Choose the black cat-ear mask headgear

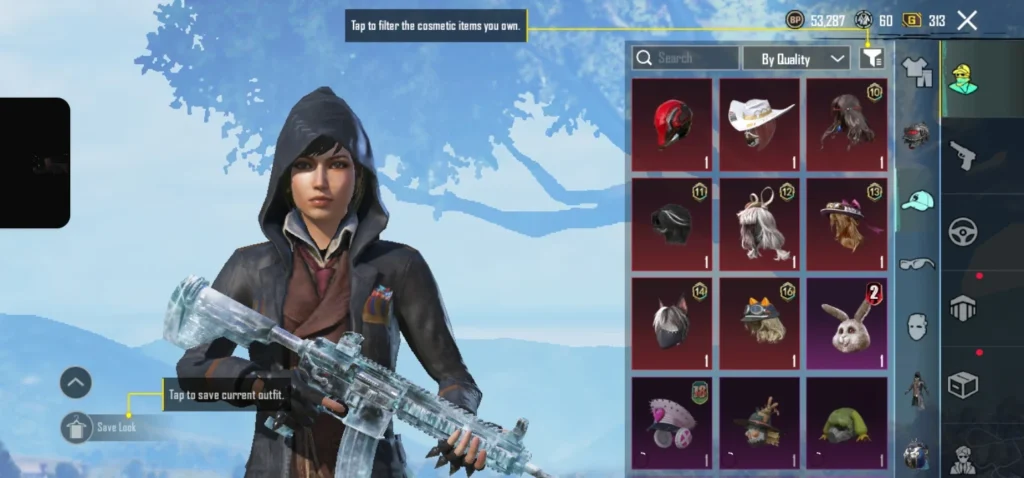672,324
